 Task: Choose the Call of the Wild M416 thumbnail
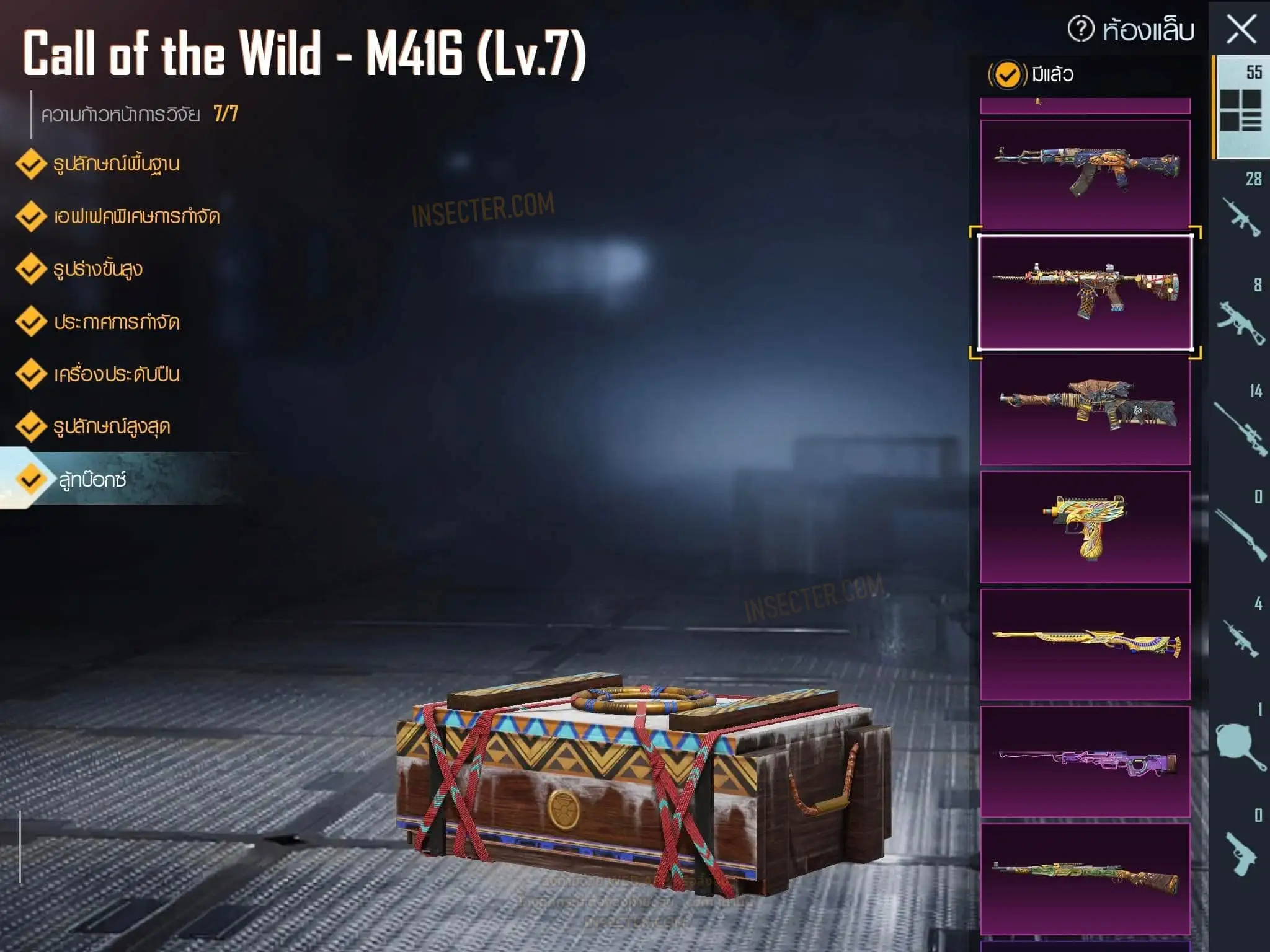(1085, 292)
